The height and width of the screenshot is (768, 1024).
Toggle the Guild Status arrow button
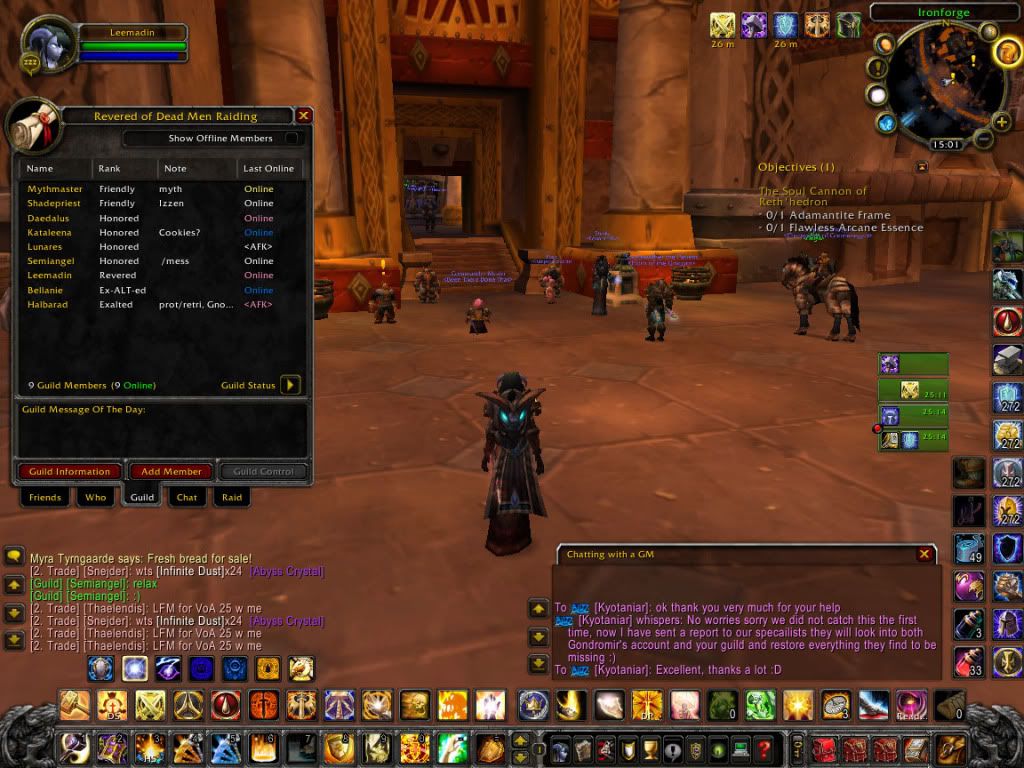[x=290, y=385]
